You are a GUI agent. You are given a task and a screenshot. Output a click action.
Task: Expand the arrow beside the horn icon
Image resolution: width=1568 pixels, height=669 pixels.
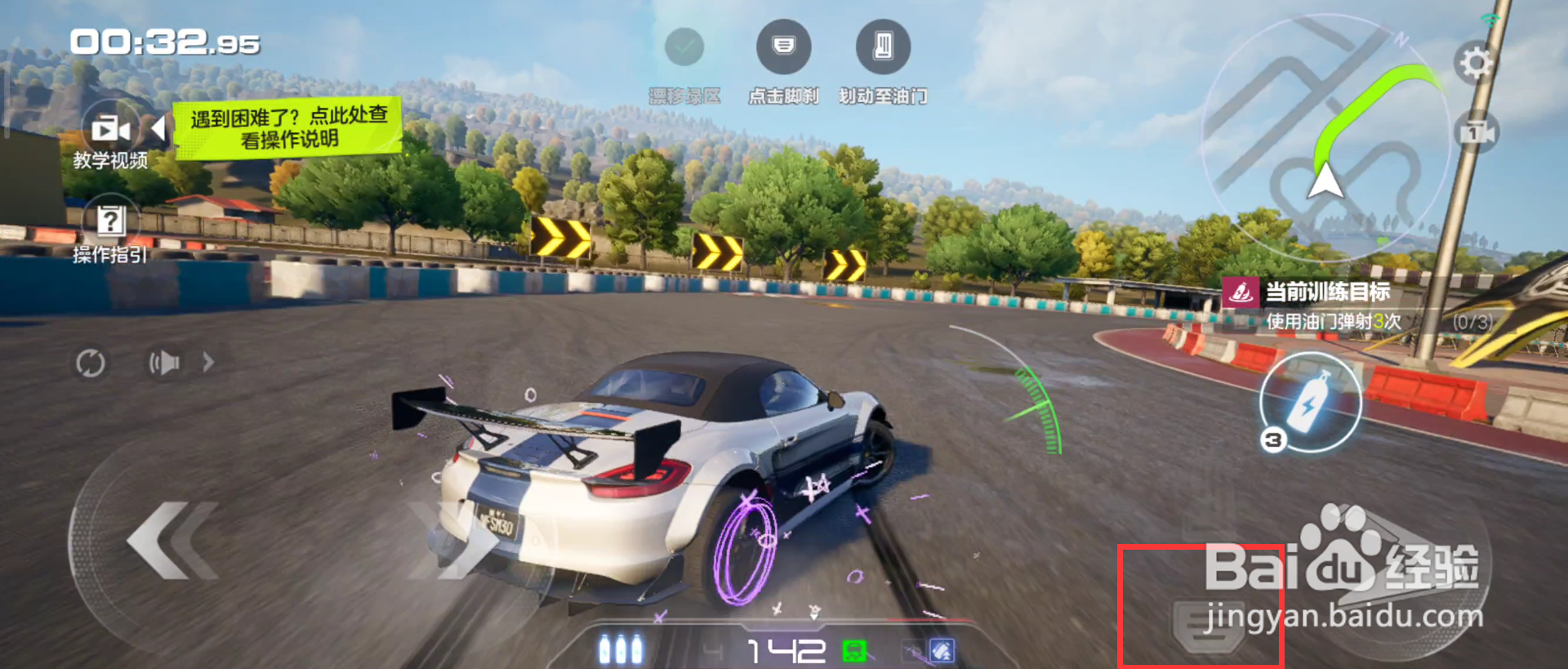pyautogui.click(x=208, y=362)
